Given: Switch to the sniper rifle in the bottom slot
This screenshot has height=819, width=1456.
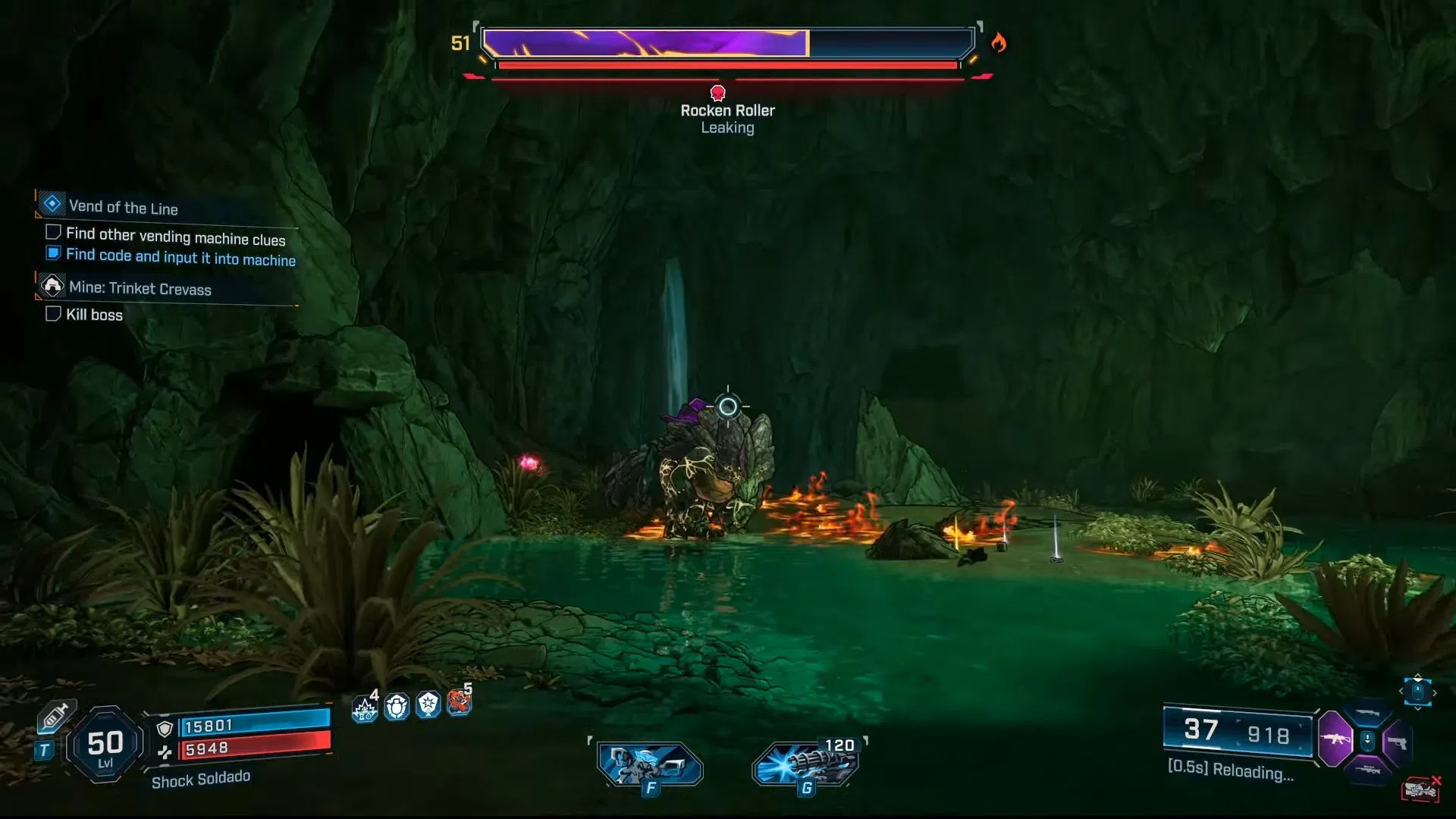Looking at the screenshot, I should pos(1367,770).
